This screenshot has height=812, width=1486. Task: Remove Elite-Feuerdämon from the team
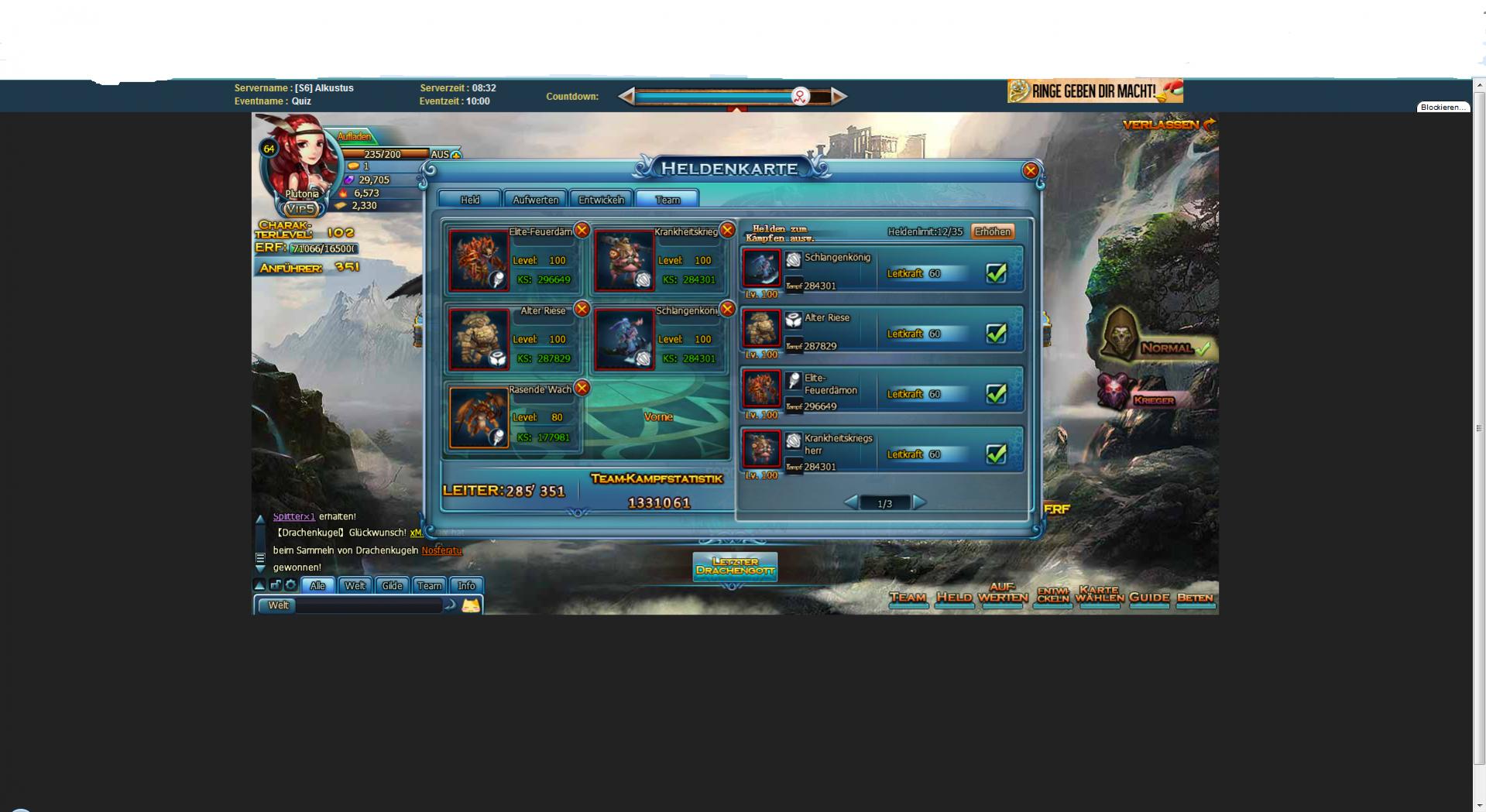582,230
